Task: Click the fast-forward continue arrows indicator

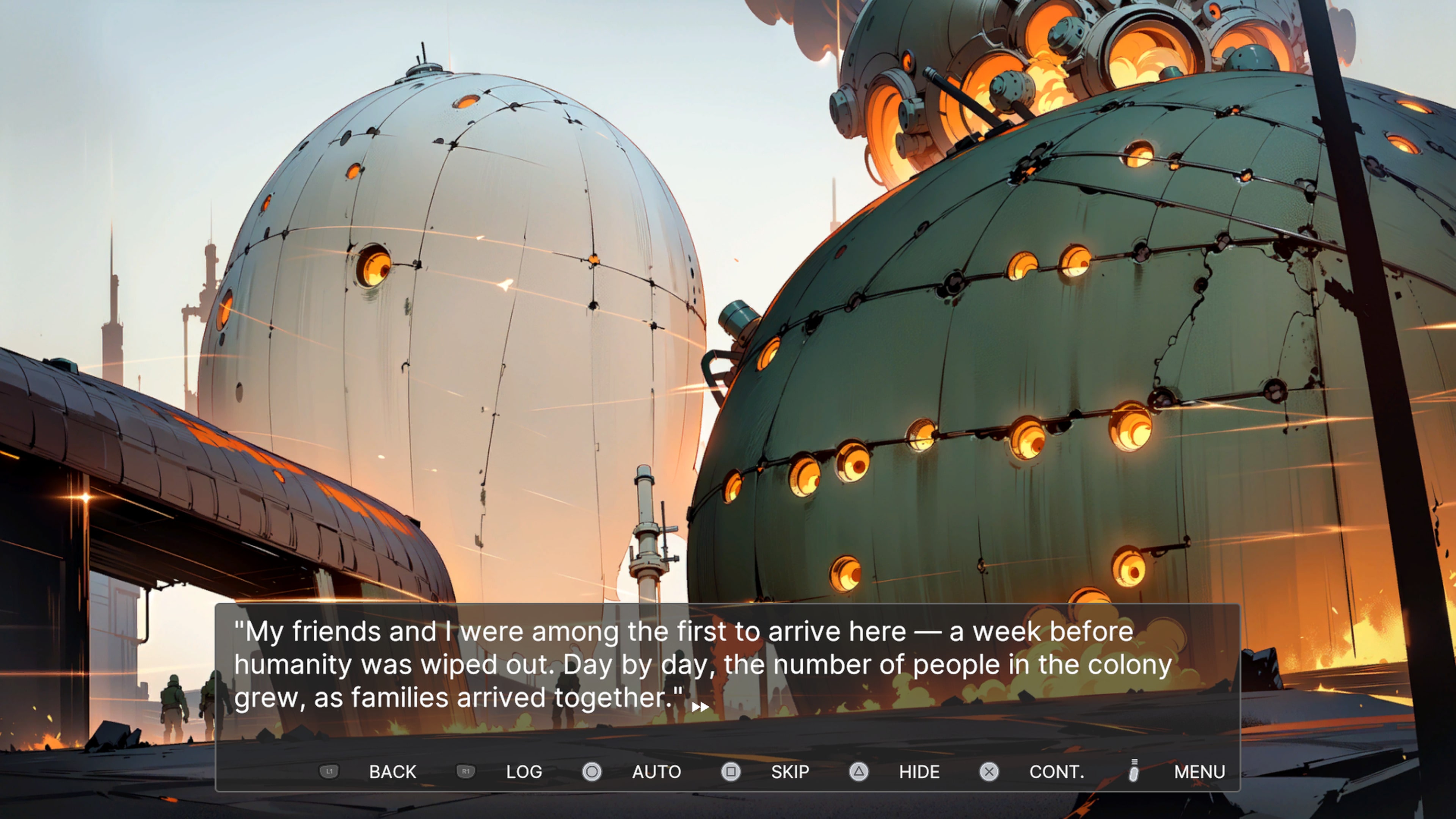Action: click(x=701, y=707)
